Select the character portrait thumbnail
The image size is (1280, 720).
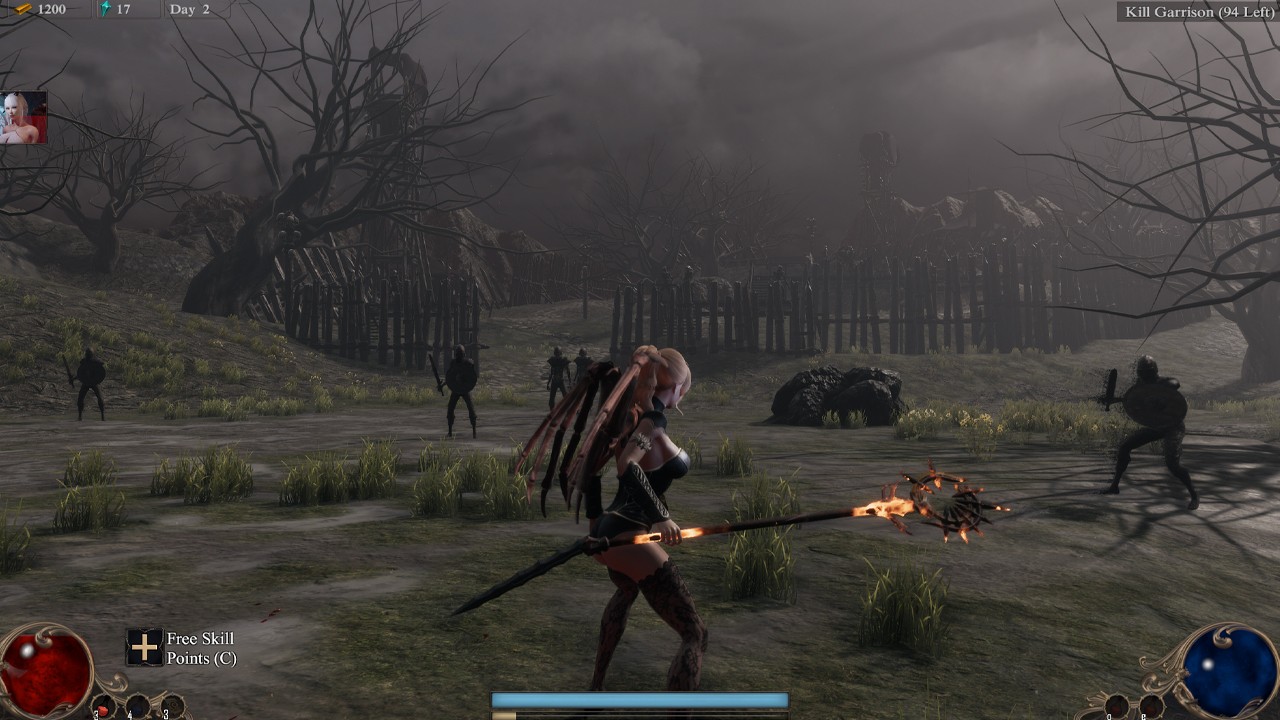click(23, 118)
